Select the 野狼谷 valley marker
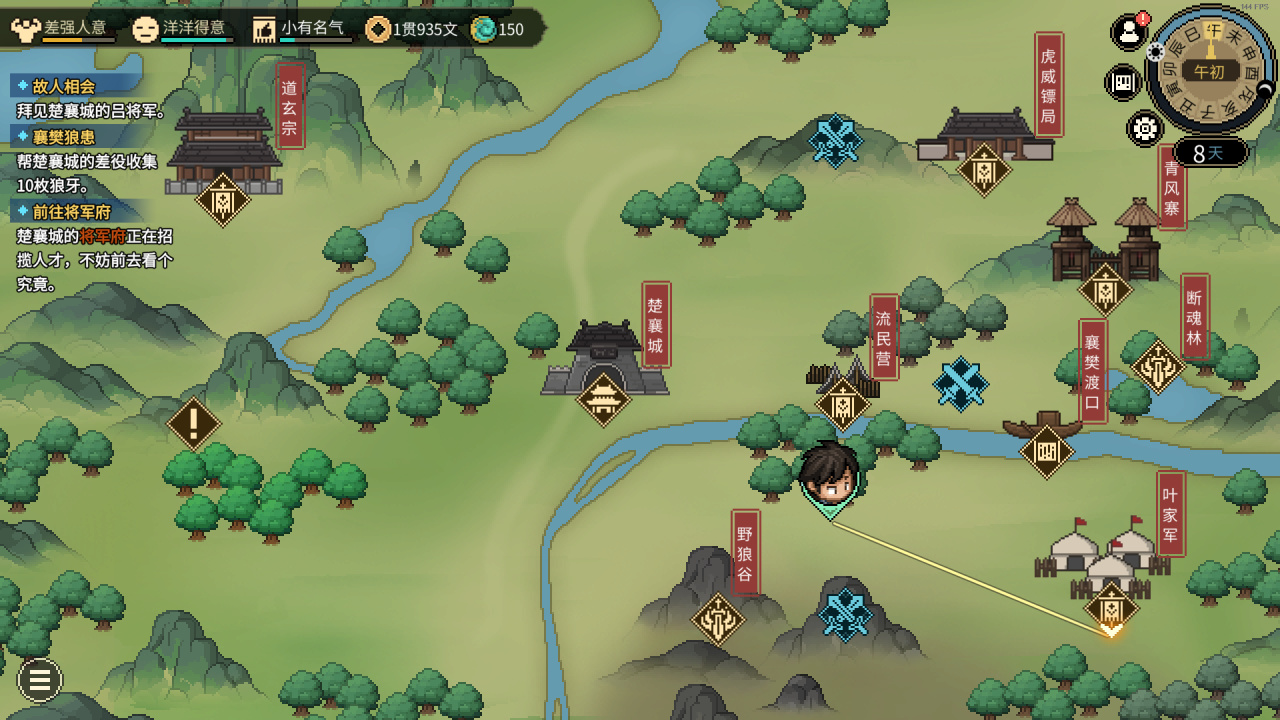 pos(718,620)
